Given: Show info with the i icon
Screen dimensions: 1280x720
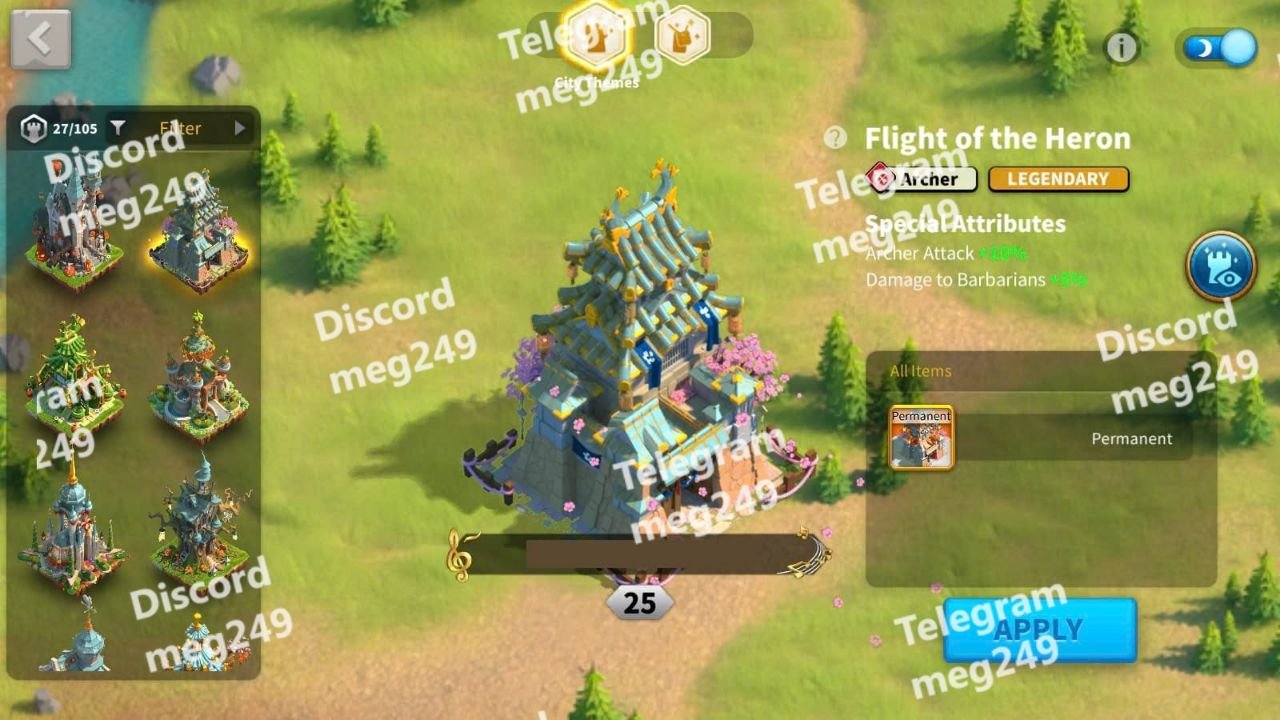Looking at the screenshot, I should [x=1121, y=48].
